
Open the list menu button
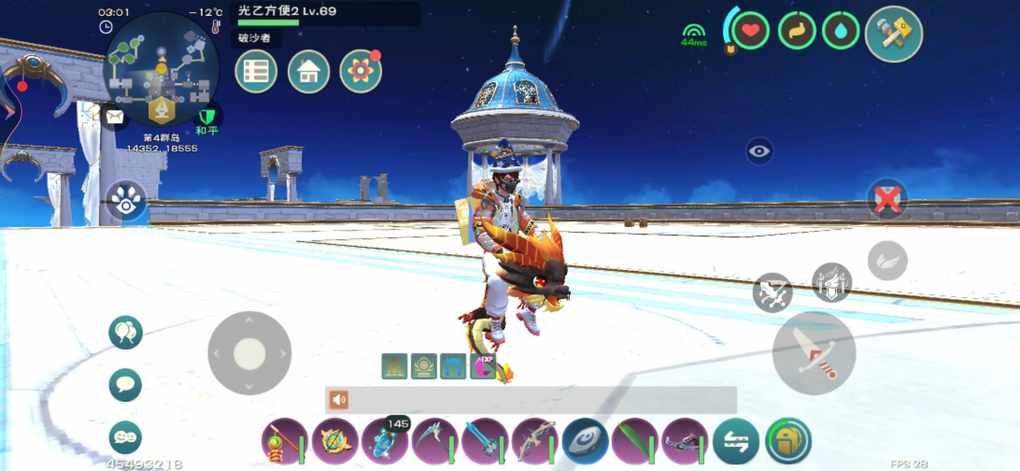tap(256, 71)
